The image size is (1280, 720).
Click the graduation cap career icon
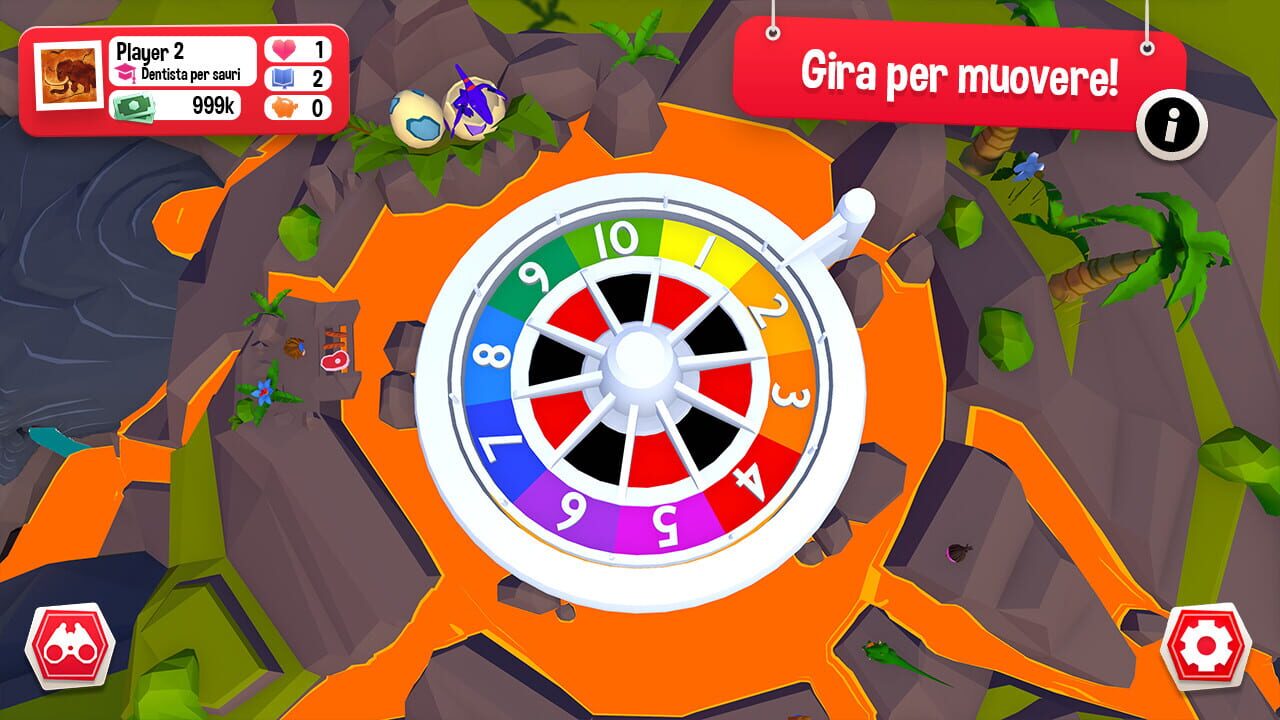click(126, 74)
